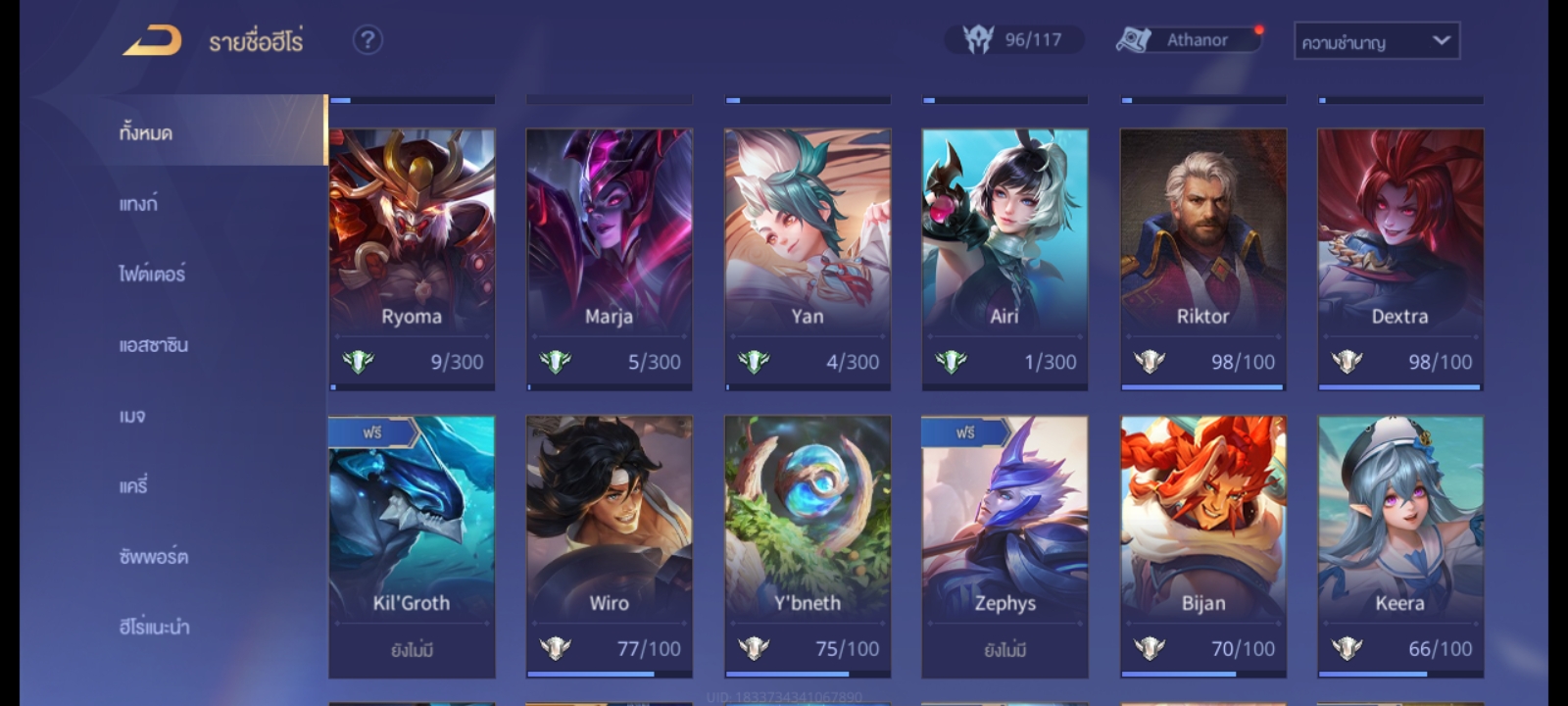The width and height of the screenshot is (1568, 706).
Task: Open the question mark help info
Action: point(367,40)
